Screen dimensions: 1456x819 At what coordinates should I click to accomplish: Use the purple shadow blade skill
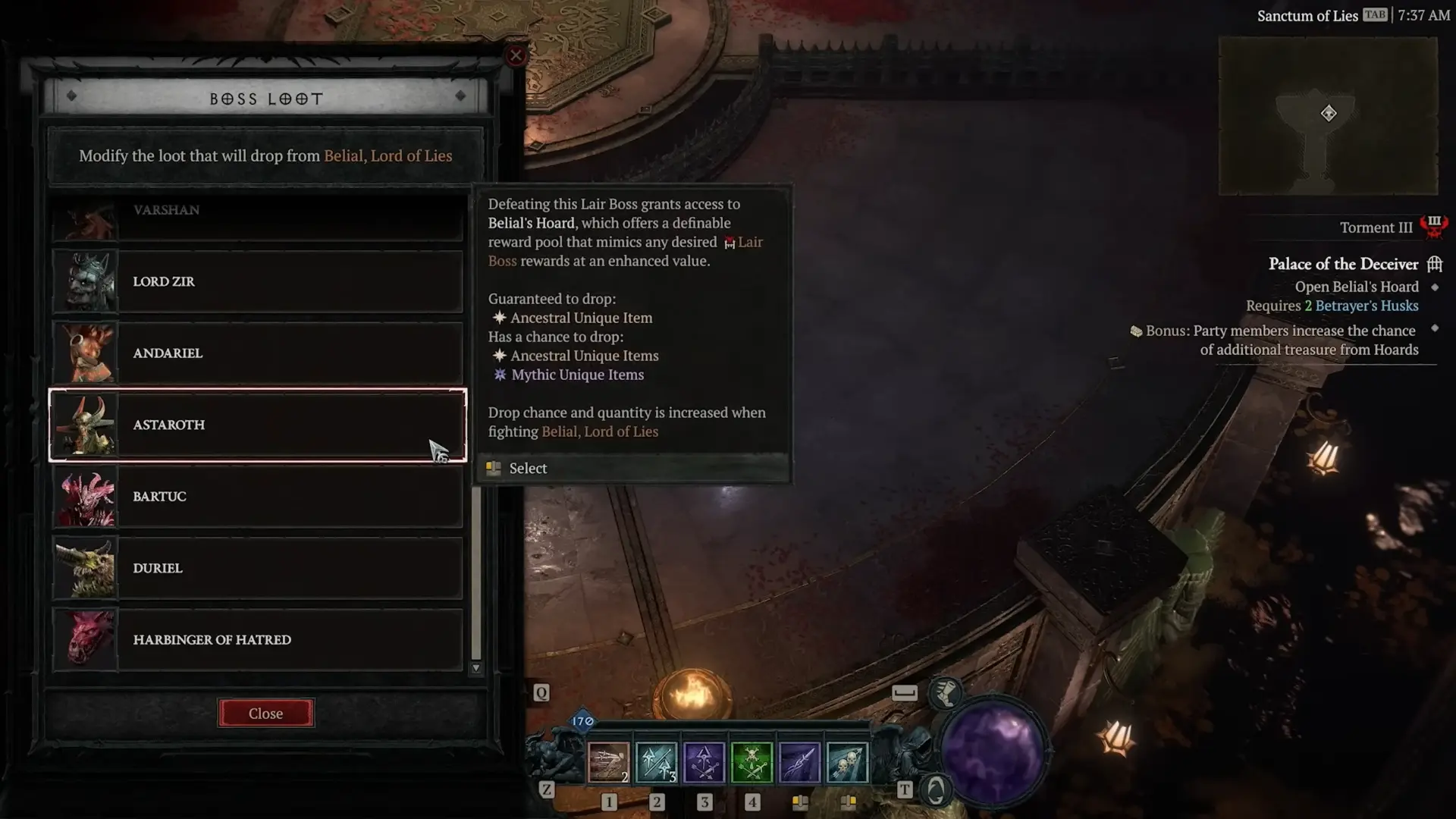[x=799, y=762]
